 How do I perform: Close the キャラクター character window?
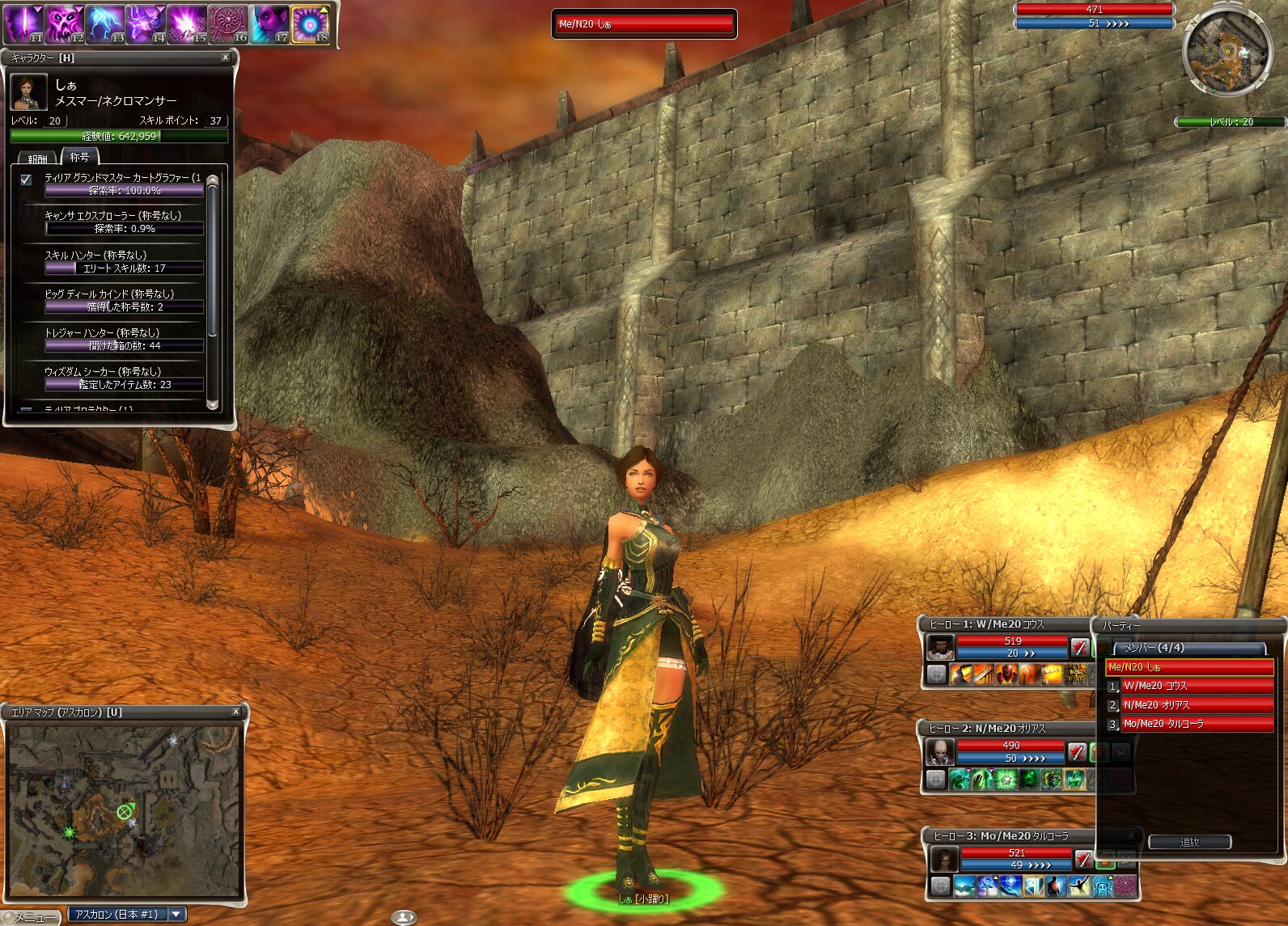225,58
